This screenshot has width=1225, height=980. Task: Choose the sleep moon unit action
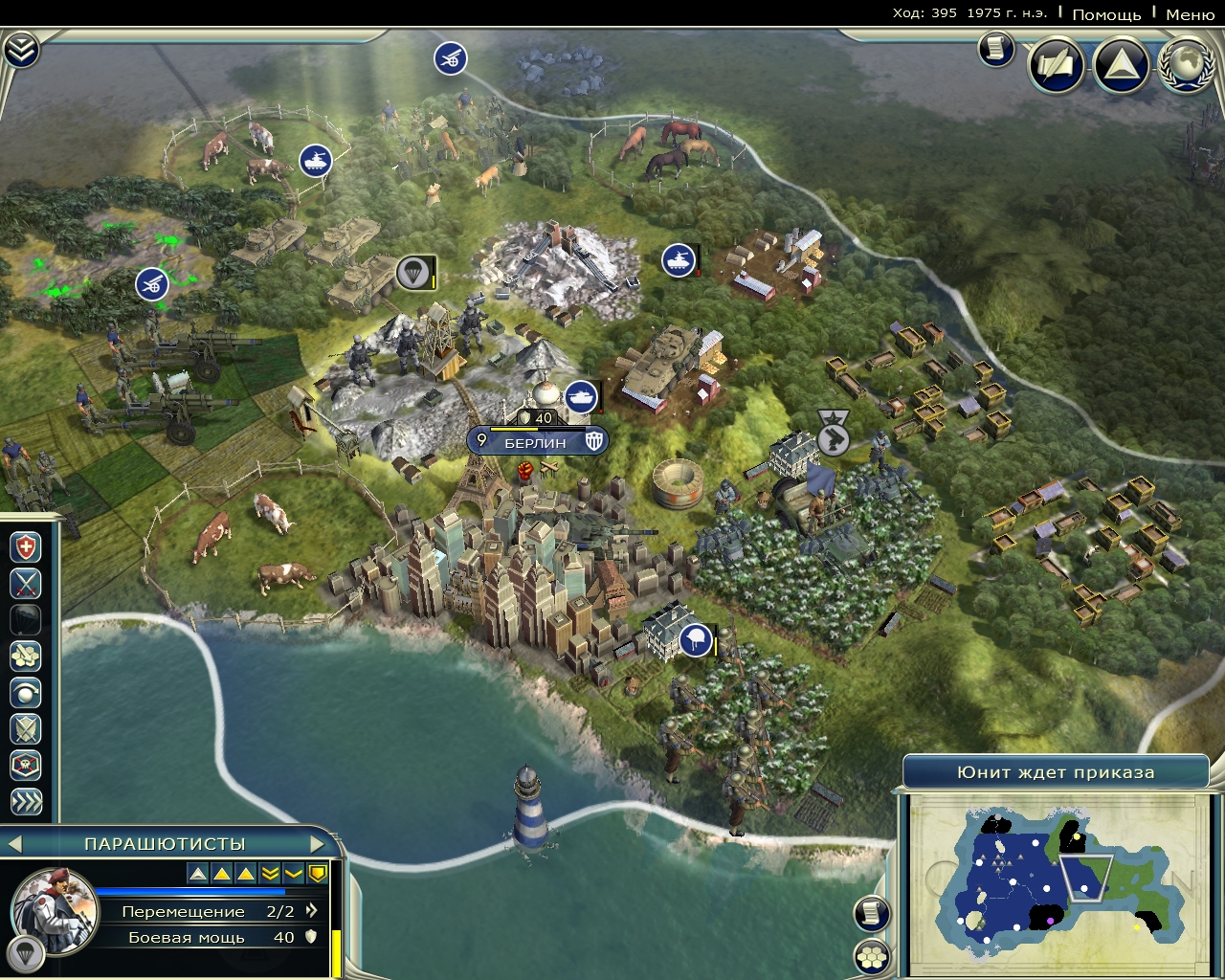pos(26,692)
